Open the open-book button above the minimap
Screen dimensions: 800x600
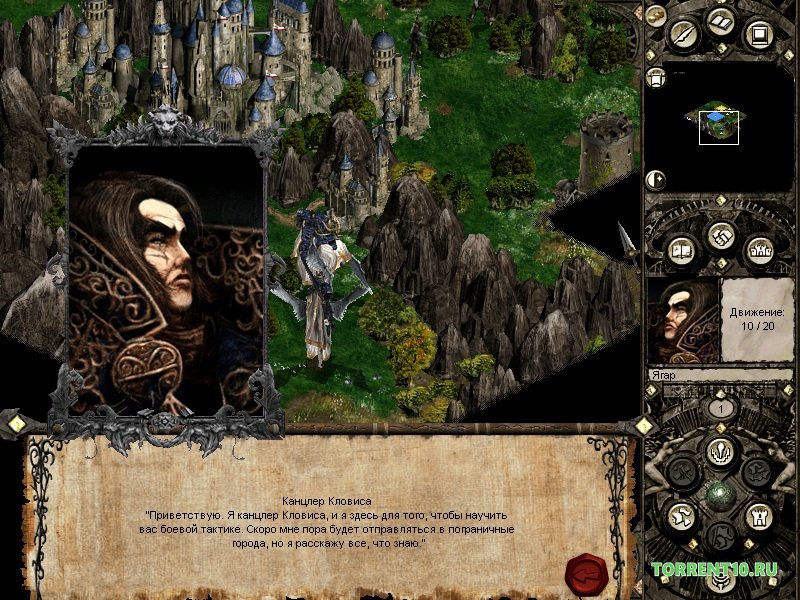(x=719, y=21)
